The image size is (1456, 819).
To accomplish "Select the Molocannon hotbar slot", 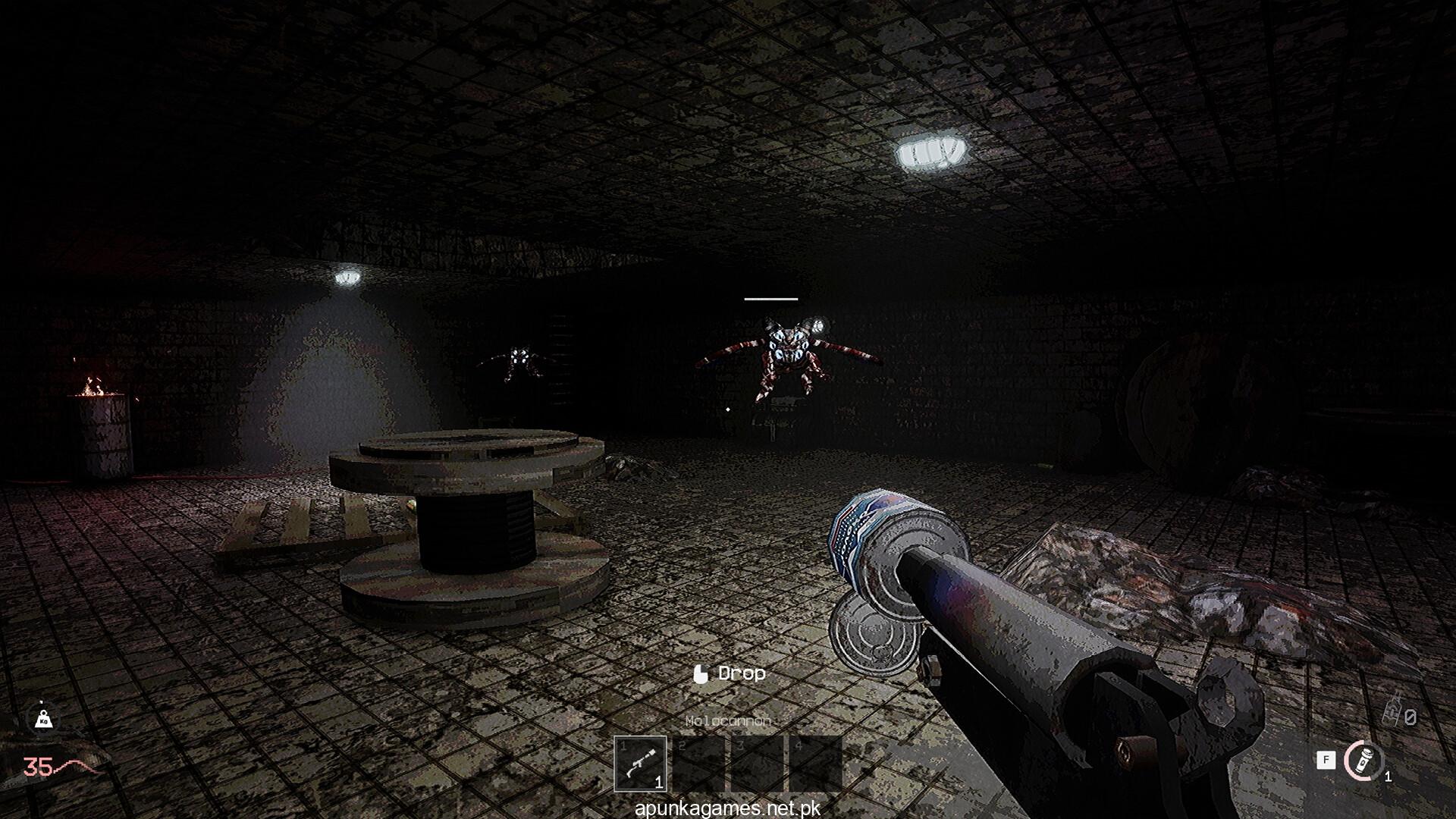I will [x=640, y=764].
